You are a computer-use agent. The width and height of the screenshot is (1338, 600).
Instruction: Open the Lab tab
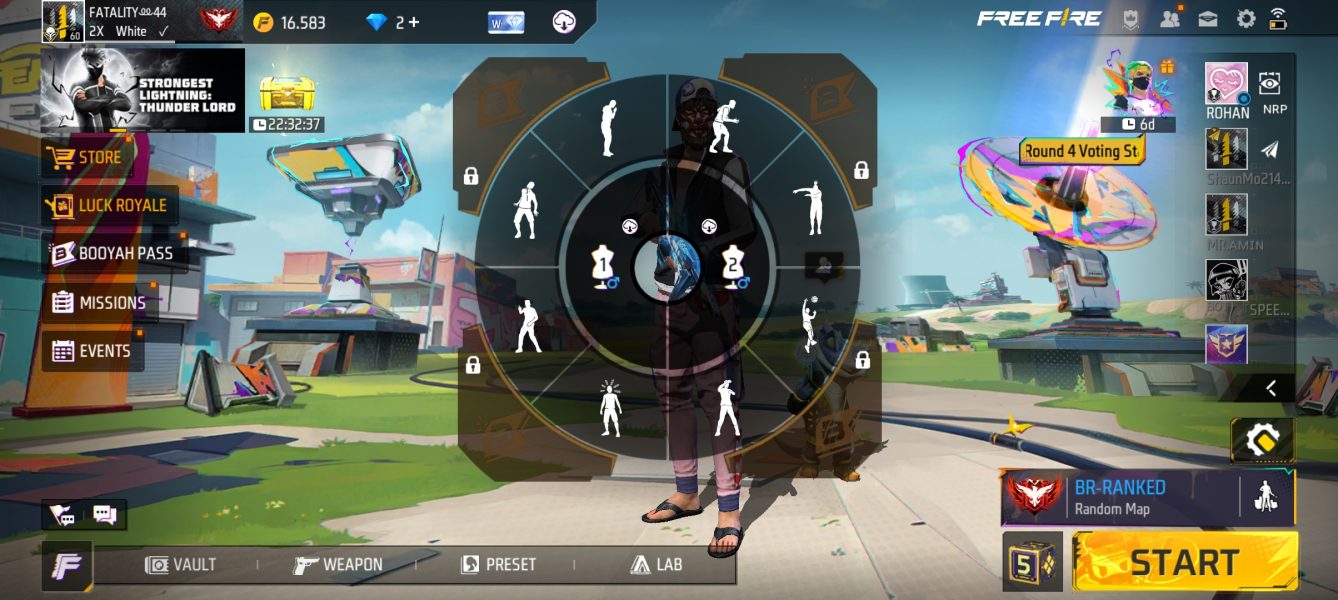pyautogui.click(x=656, y=565)
